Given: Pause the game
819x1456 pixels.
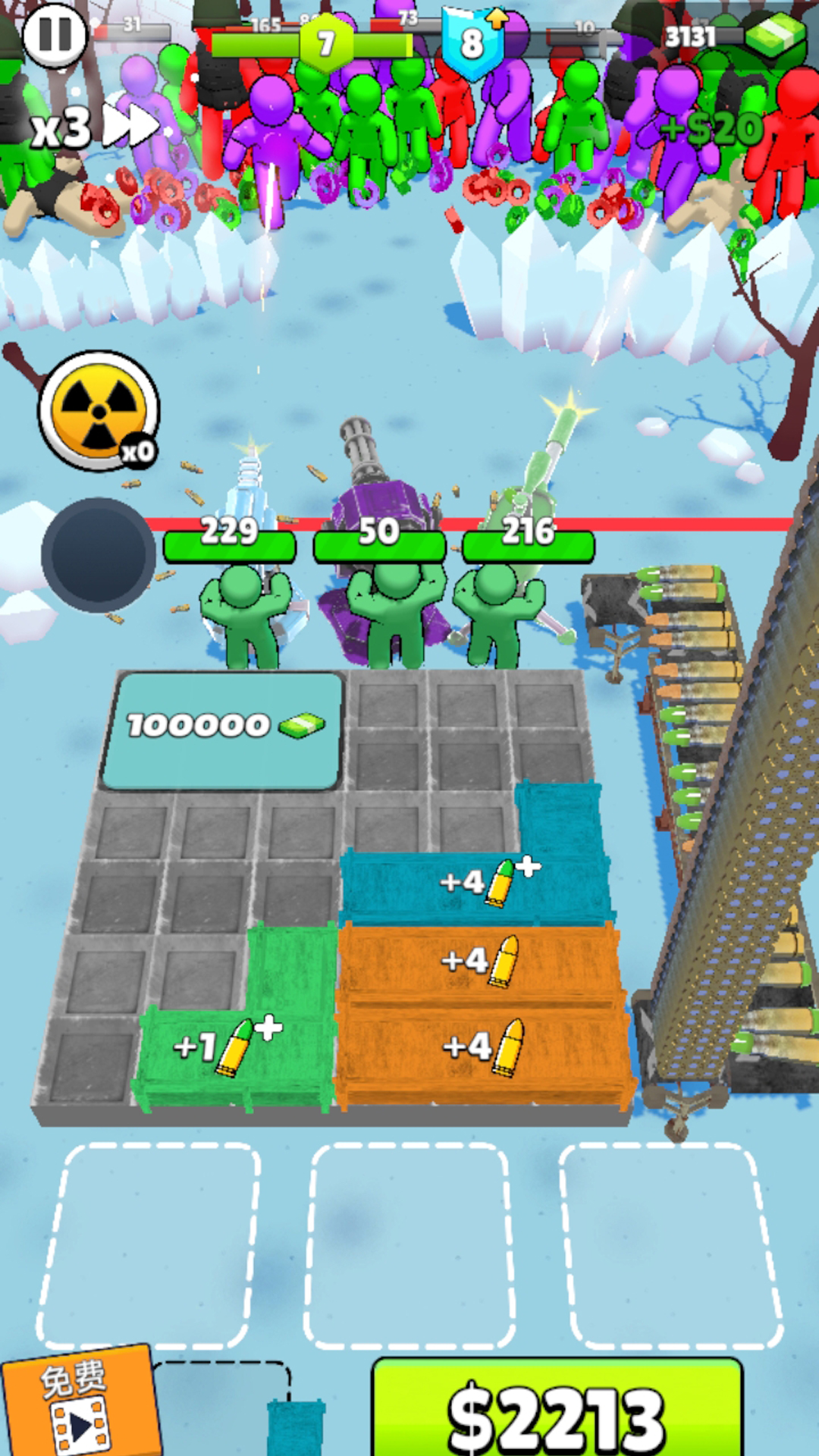Looking at the screenshot, I should [55, 34].
